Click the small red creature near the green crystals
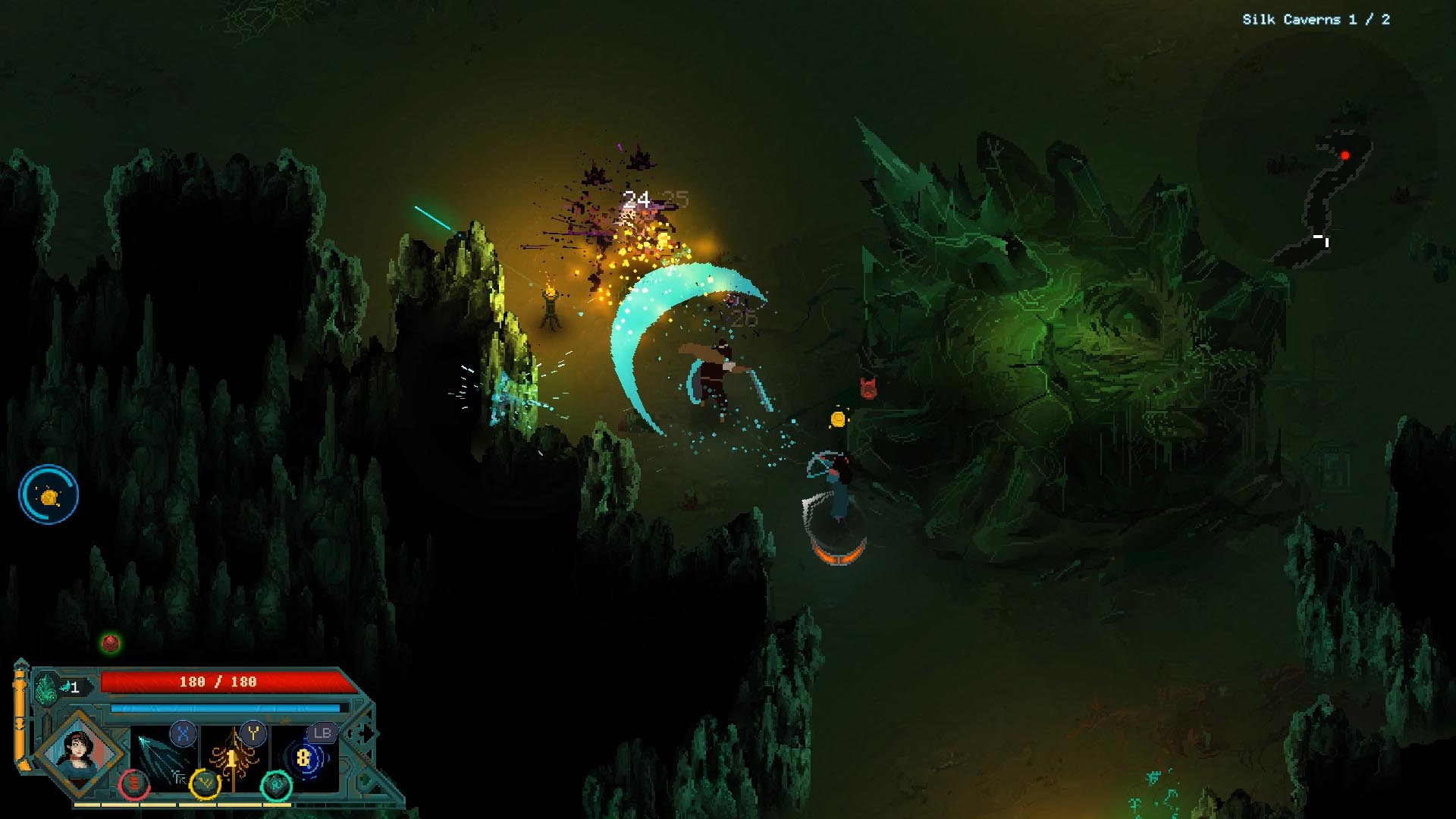Viewport: 1456px width, 819px height. (x=867, y=386)
